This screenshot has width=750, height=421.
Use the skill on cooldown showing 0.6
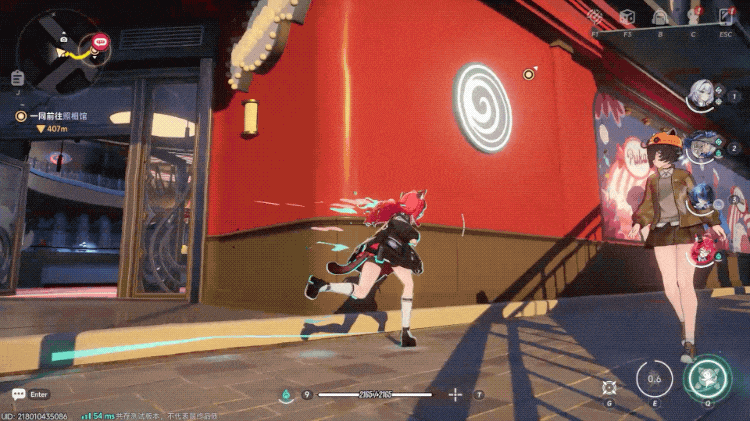(656, 380)
